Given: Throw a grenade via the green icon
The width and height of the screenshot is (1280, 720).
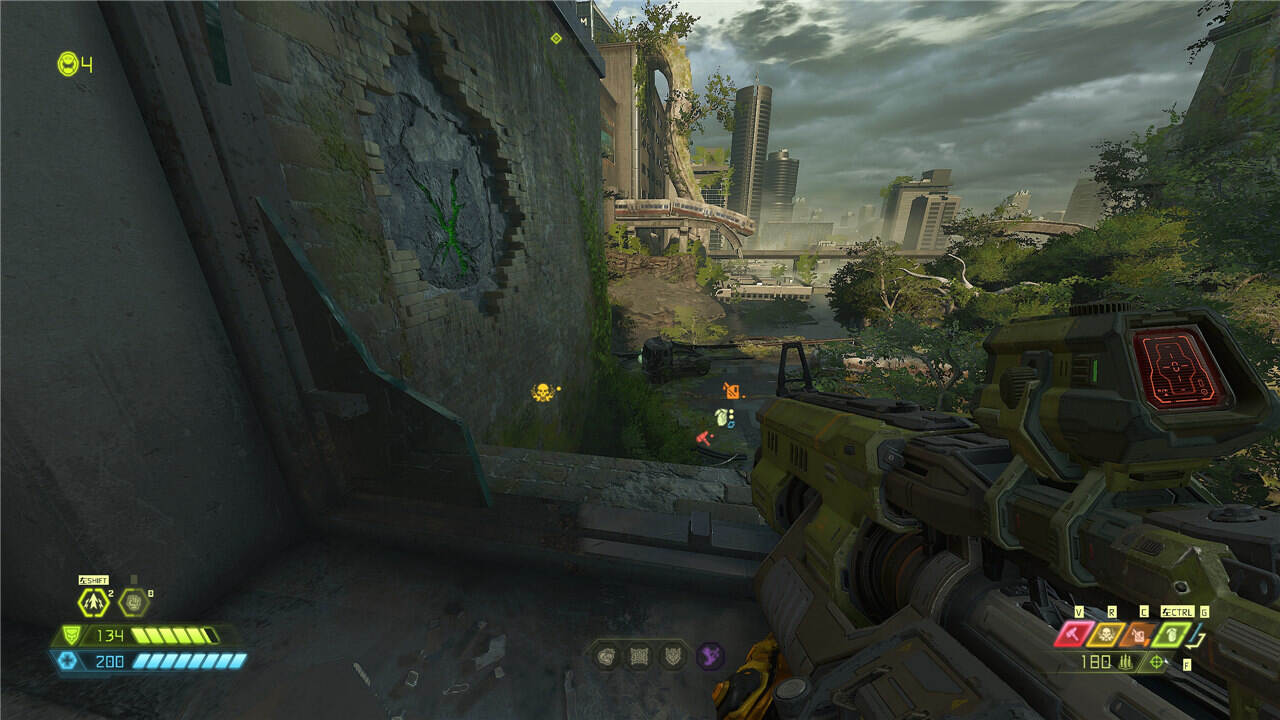Looking at the screenshot, I should [x=1171, y=634].
